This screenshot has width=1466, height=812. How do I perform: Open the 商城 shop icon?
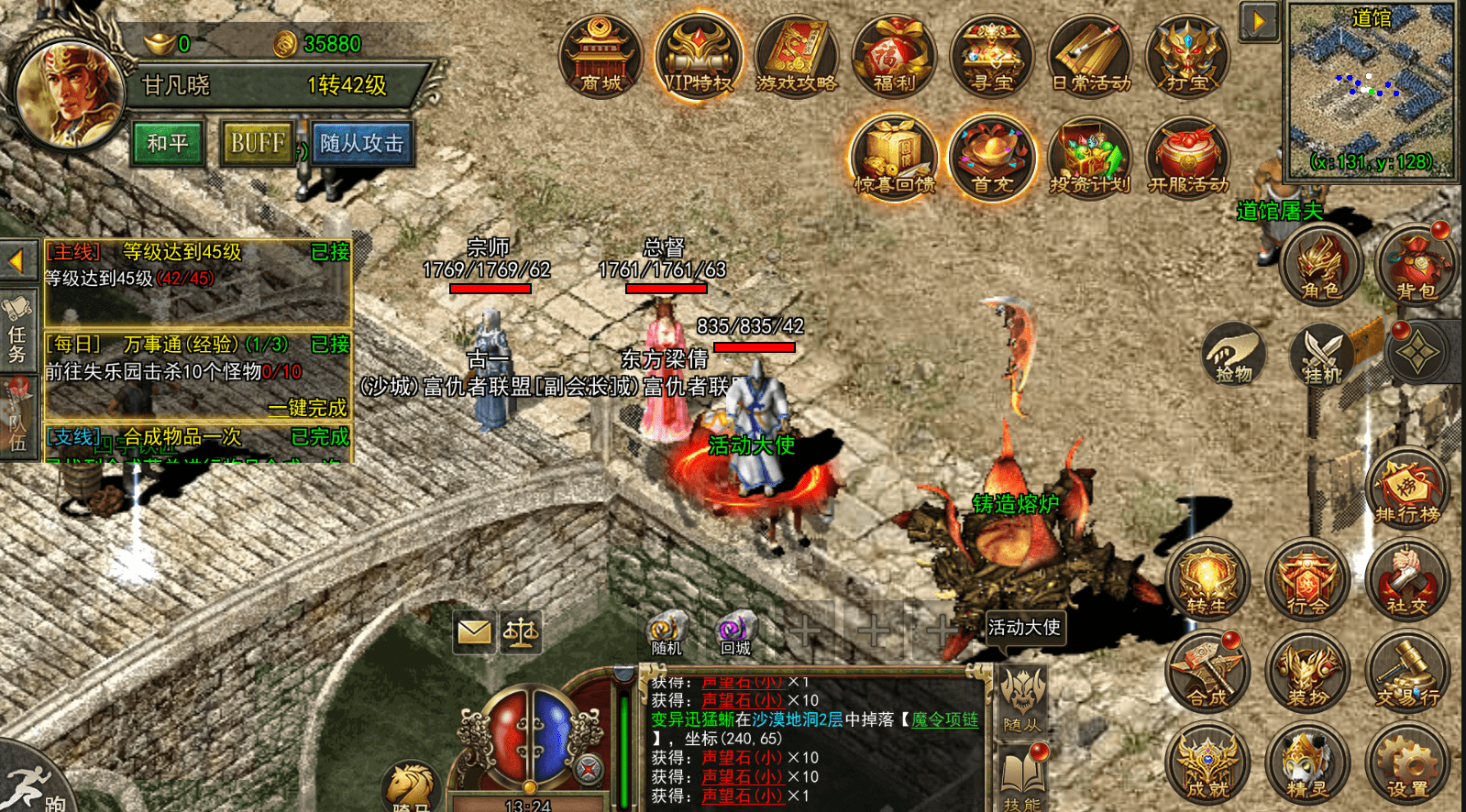(x=601, y=55)
